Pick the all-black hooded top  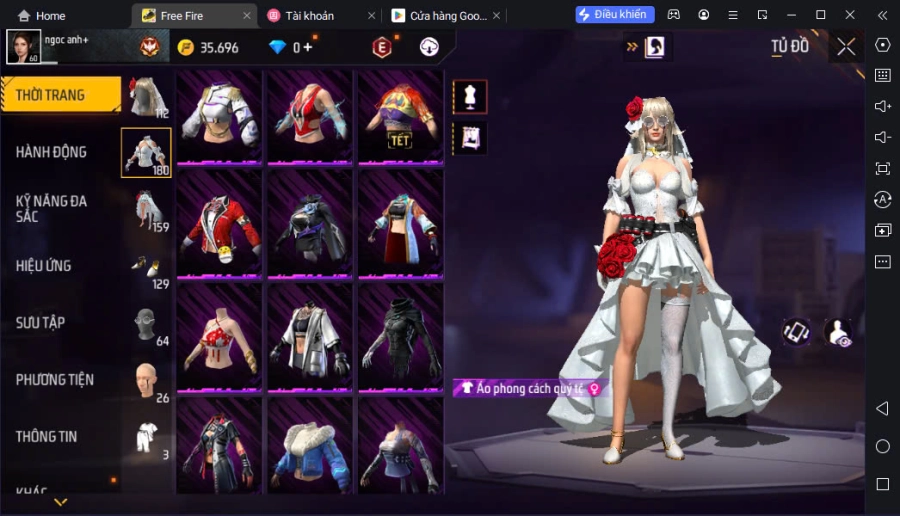click(x=399, y=335)
